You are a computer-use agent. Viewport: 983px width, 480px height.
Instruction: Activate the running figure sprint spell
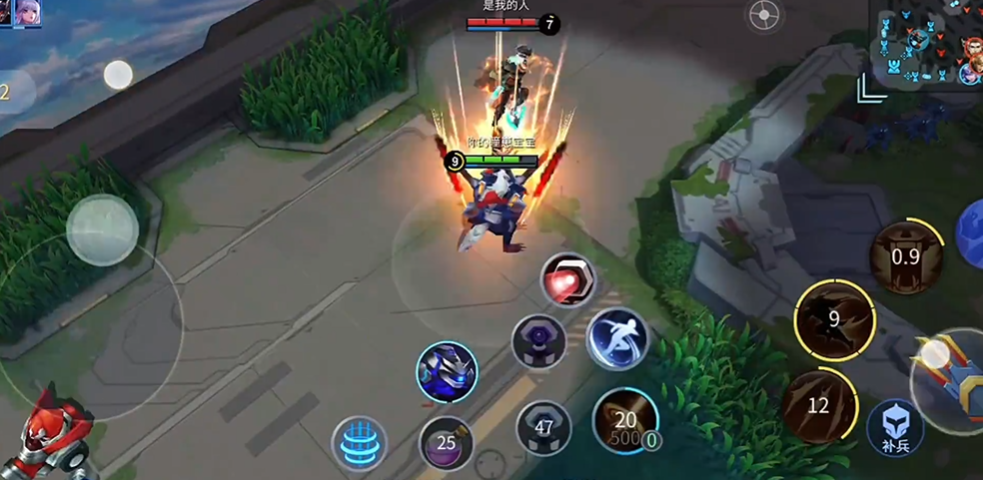click(617, 339)
